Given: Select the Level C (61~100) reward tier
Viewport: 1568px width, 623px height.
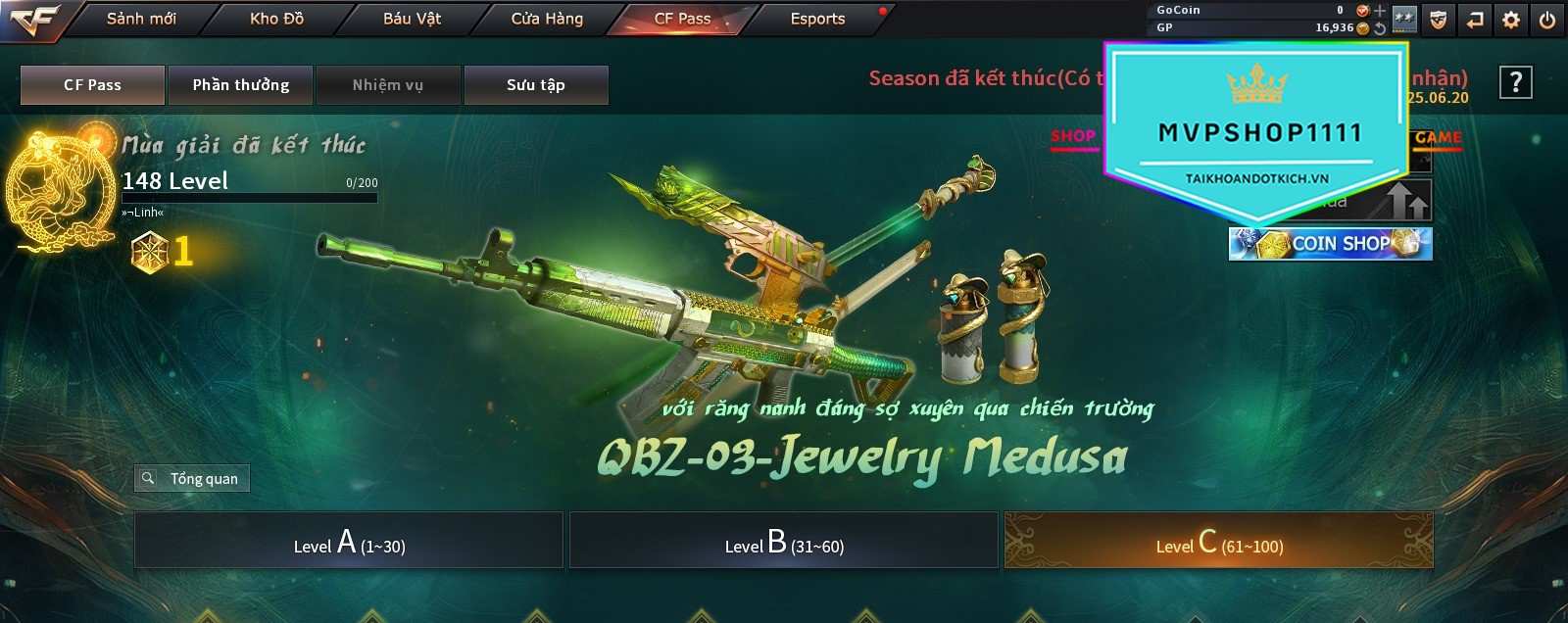Looking at the screenshot, I should (1219, 541).
